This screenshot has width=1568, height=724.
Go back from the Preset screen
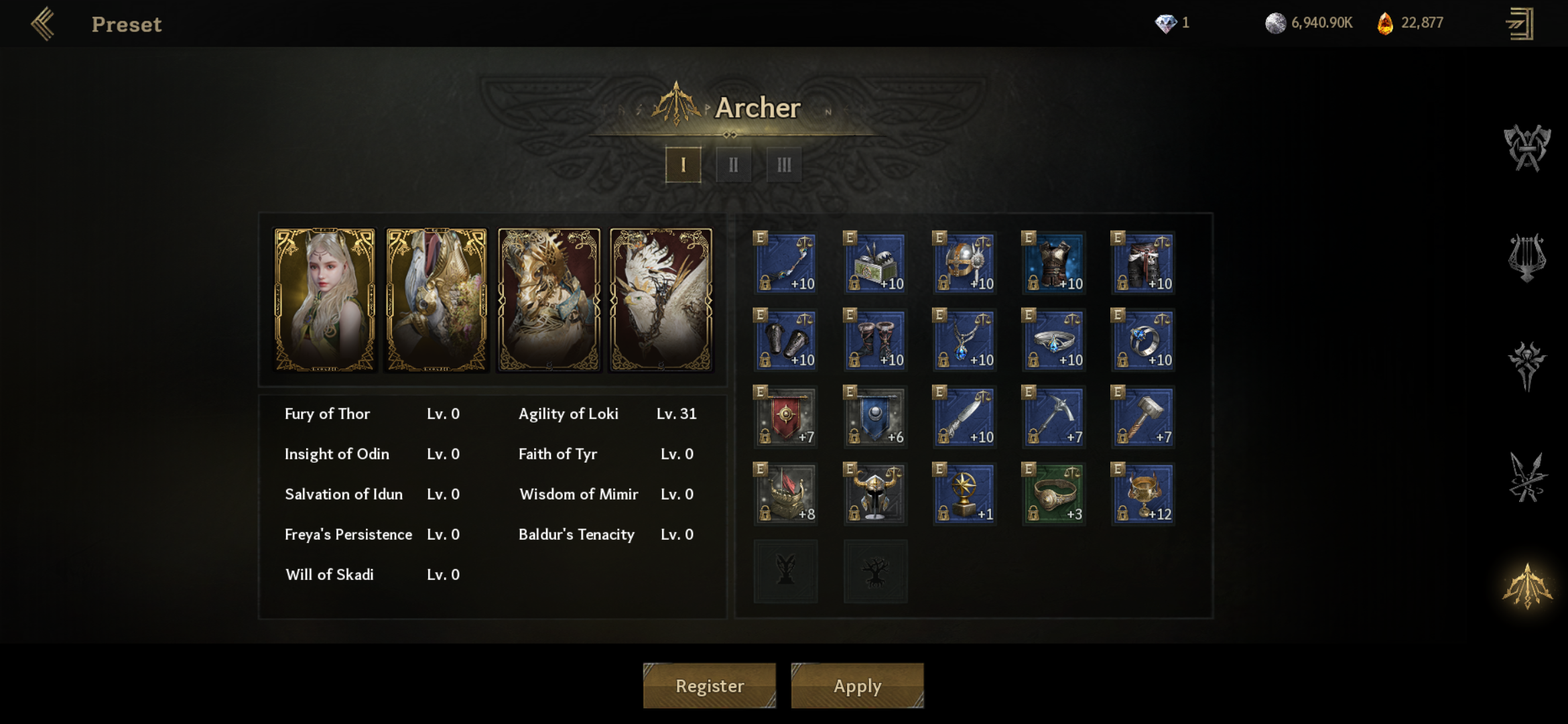(43, 24)
